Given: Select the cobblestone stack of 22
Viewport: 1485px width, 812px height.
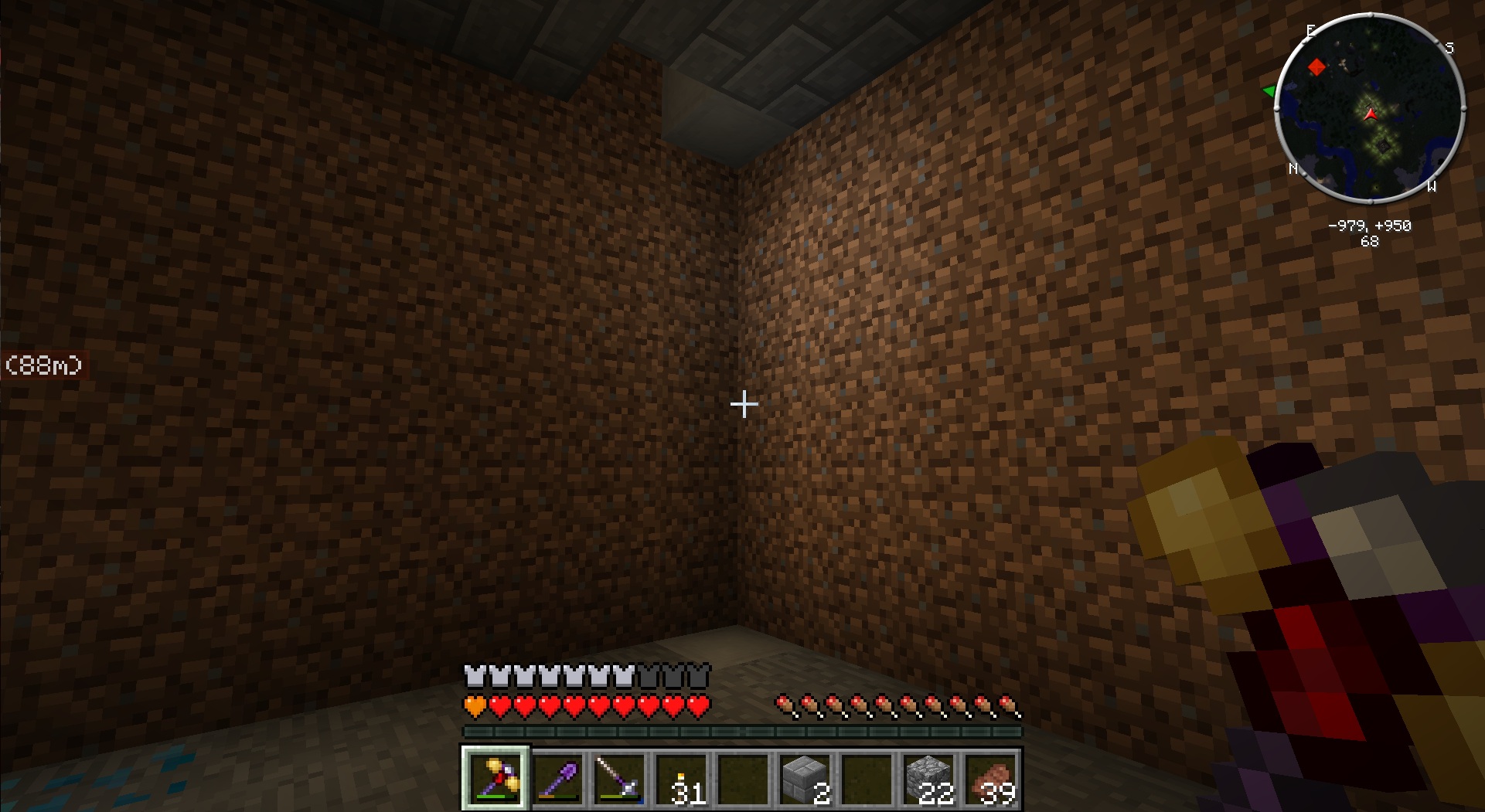Looking at the screenshot, I should [928, 779].
